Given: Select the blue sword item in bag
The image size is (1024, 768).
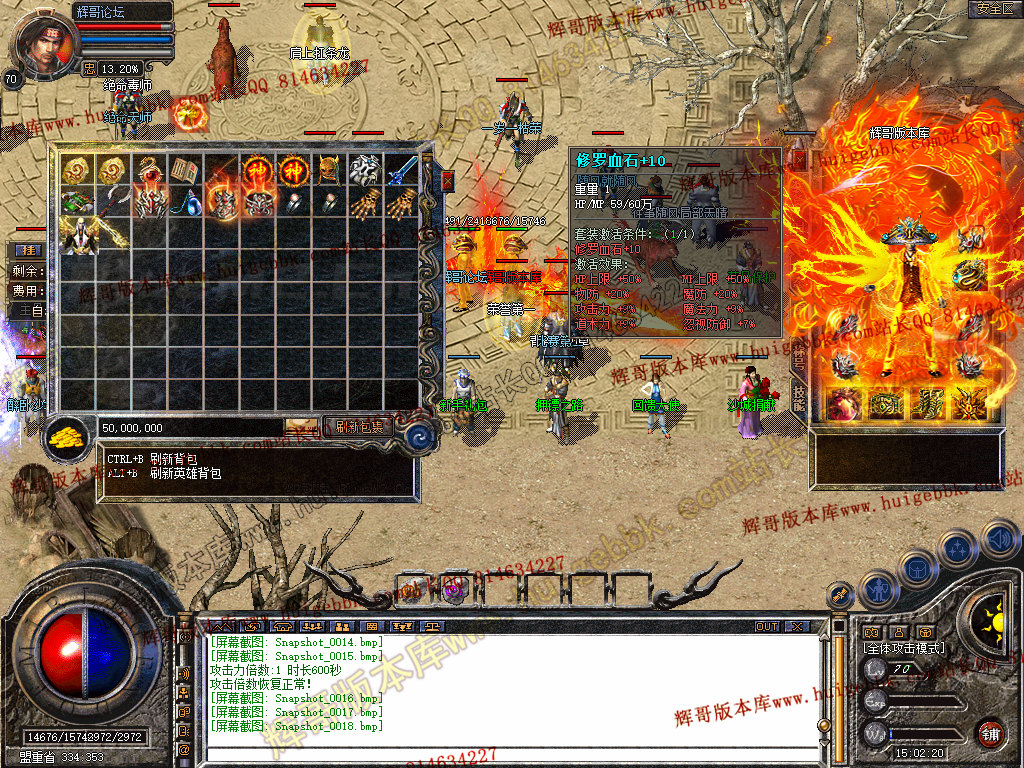Looking at the screenshot, I should click(402, 171).
